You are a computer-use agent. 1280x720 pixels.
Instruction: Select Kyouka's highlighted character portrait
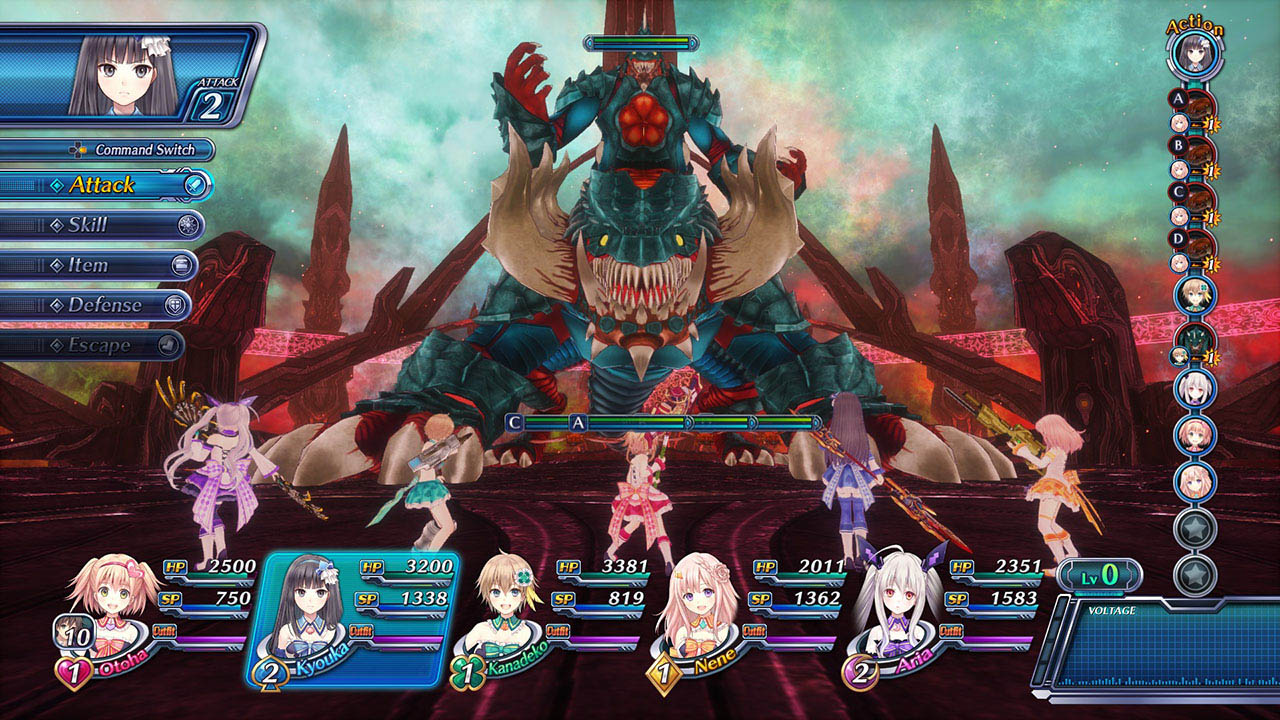click(309, 605)
